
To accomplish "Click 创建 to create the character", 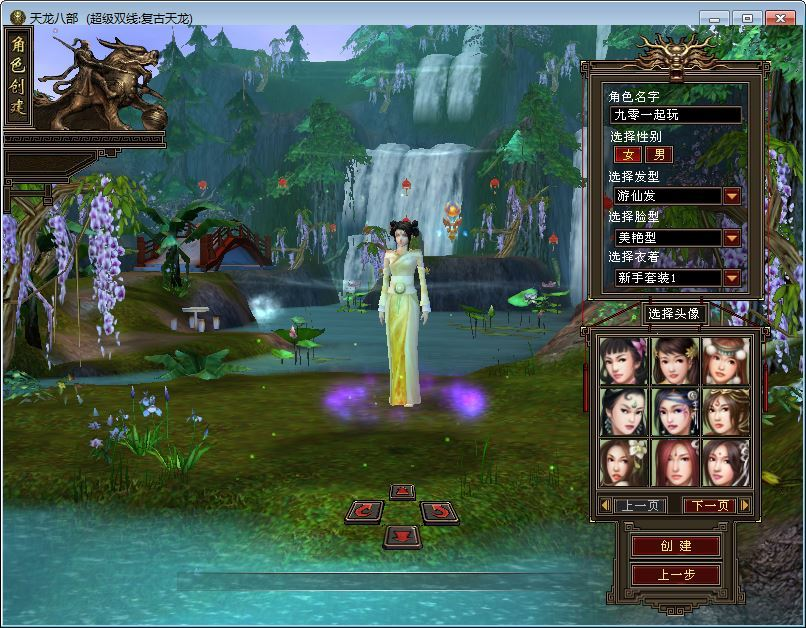I will coord(676,546).
